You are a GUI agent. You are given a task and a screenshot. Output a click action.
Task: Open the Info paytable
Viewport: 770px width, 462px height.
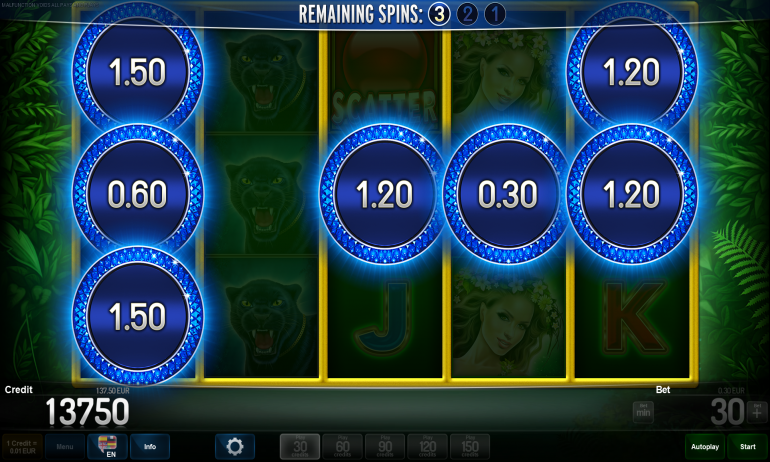point(149,446)
